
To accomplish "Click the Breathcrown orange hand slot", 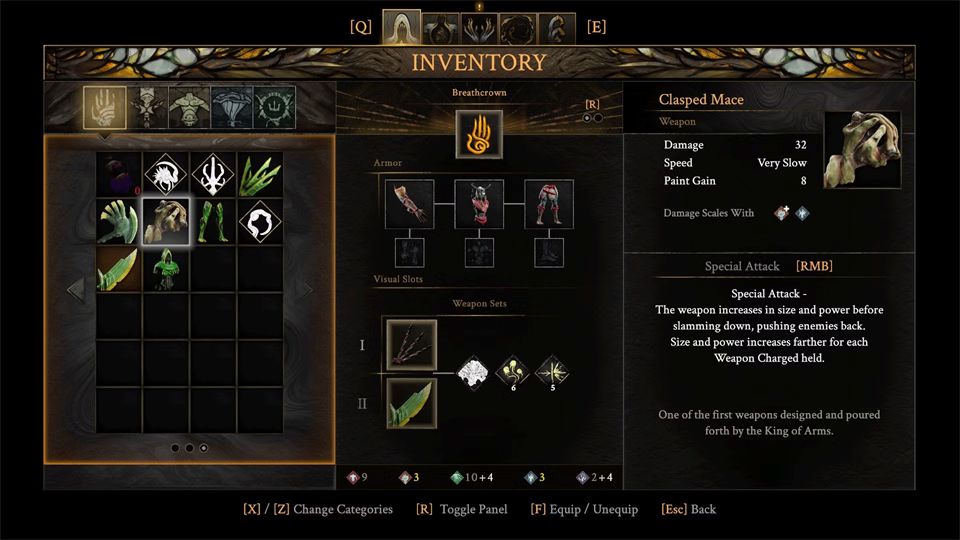I will click(x=479, y=134).
